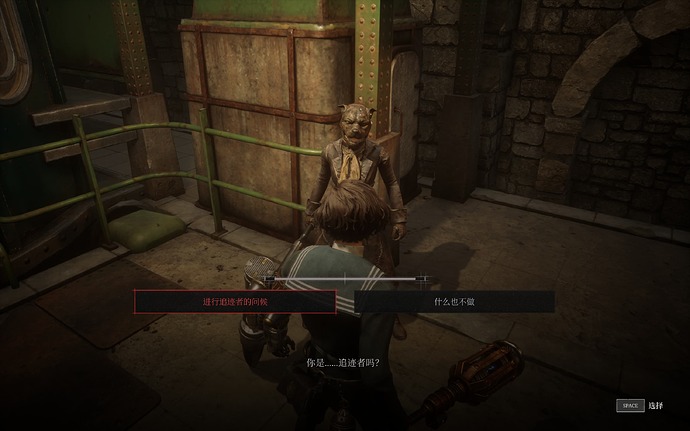Choose the red-highlighted 进行追逐者的问候 option
This screenshot has width=690, height=431.
(x=235, y=301)
